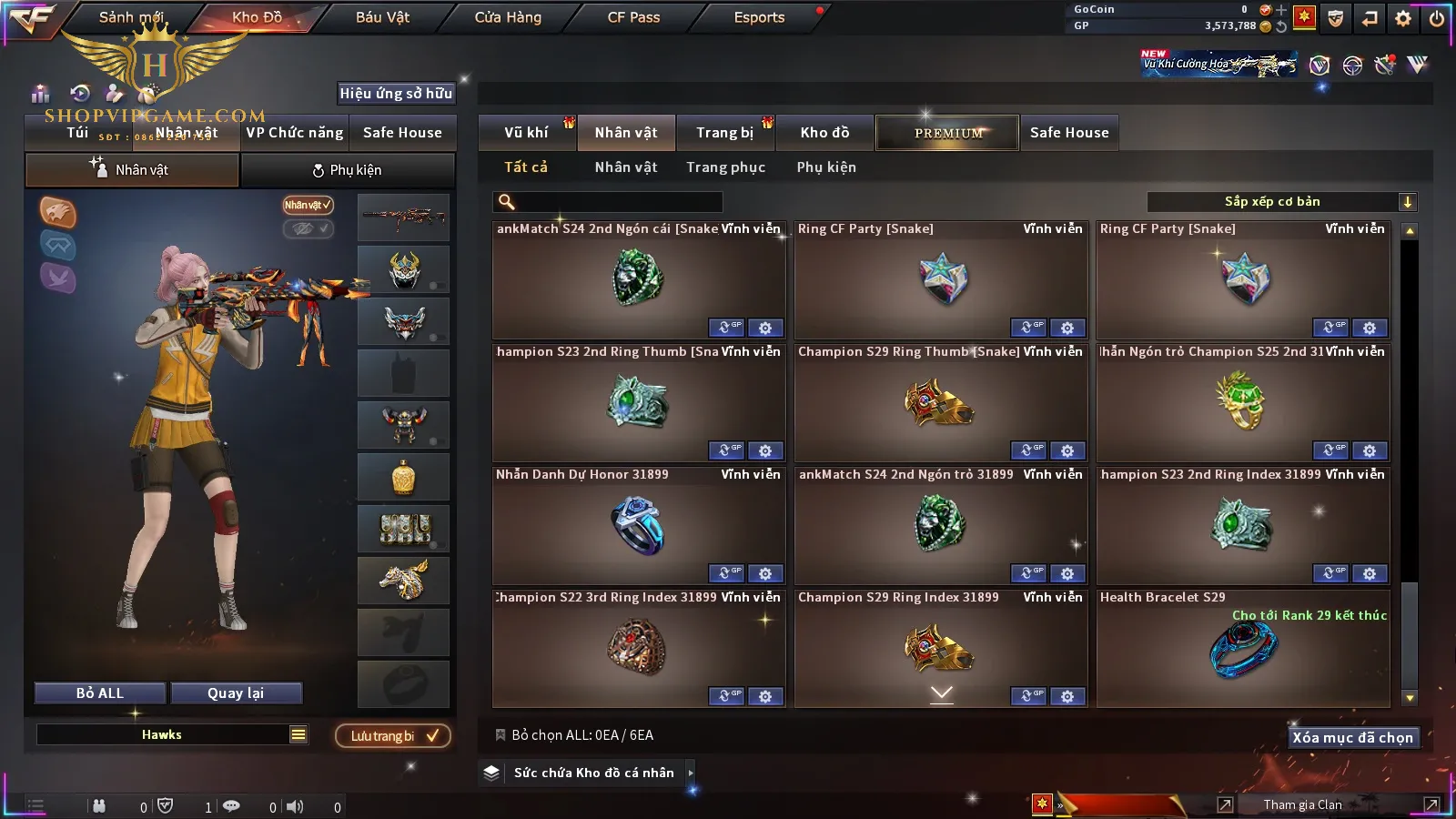The width and height of the screenshot is (1456, 819).
Task: Choose the Health Bracelet S29 item
Action: 1243,648
